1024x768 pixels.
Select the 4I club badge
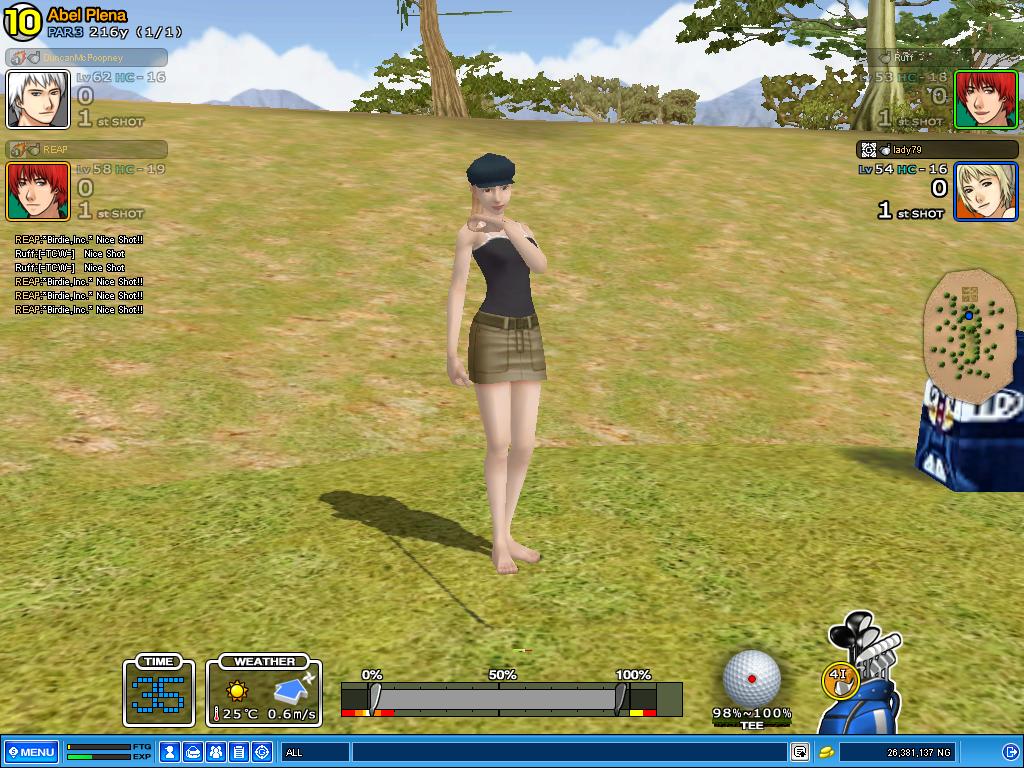click(839, 679)
